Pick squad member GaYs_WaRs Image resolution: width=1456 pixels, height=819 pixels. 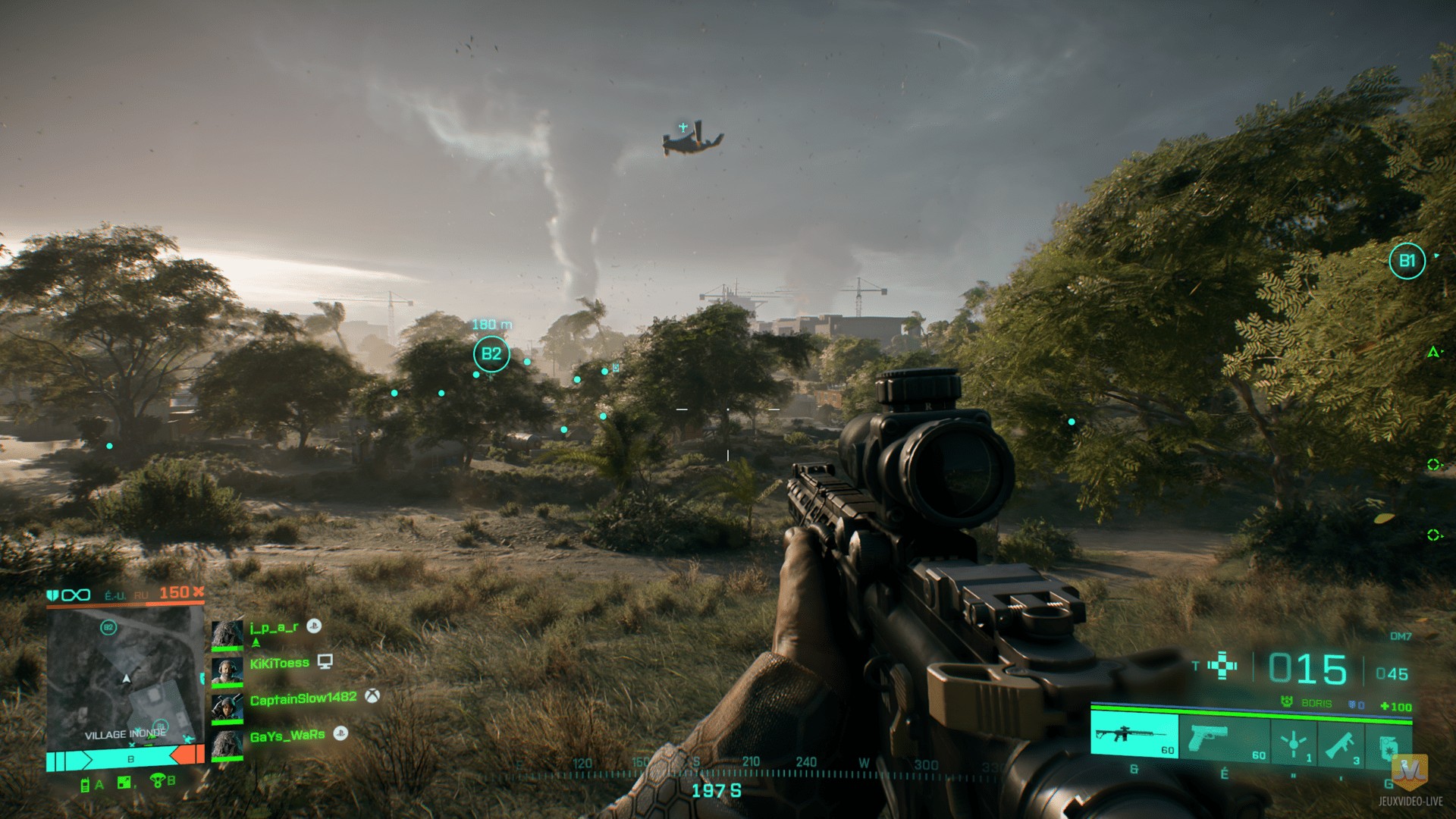[287, 735]
